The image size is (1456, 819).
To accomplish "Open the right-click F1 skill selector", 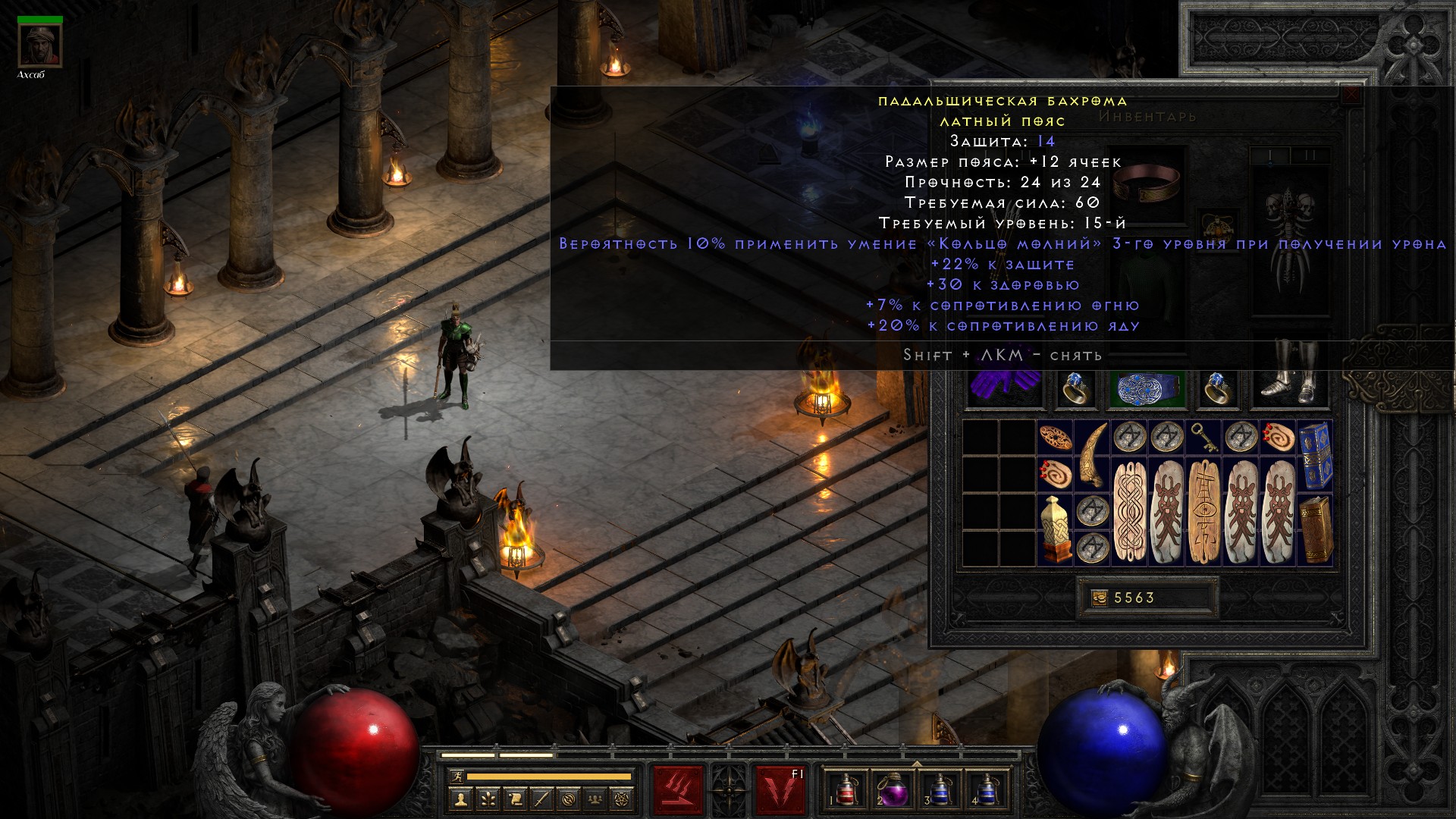I will click(780, 789).
